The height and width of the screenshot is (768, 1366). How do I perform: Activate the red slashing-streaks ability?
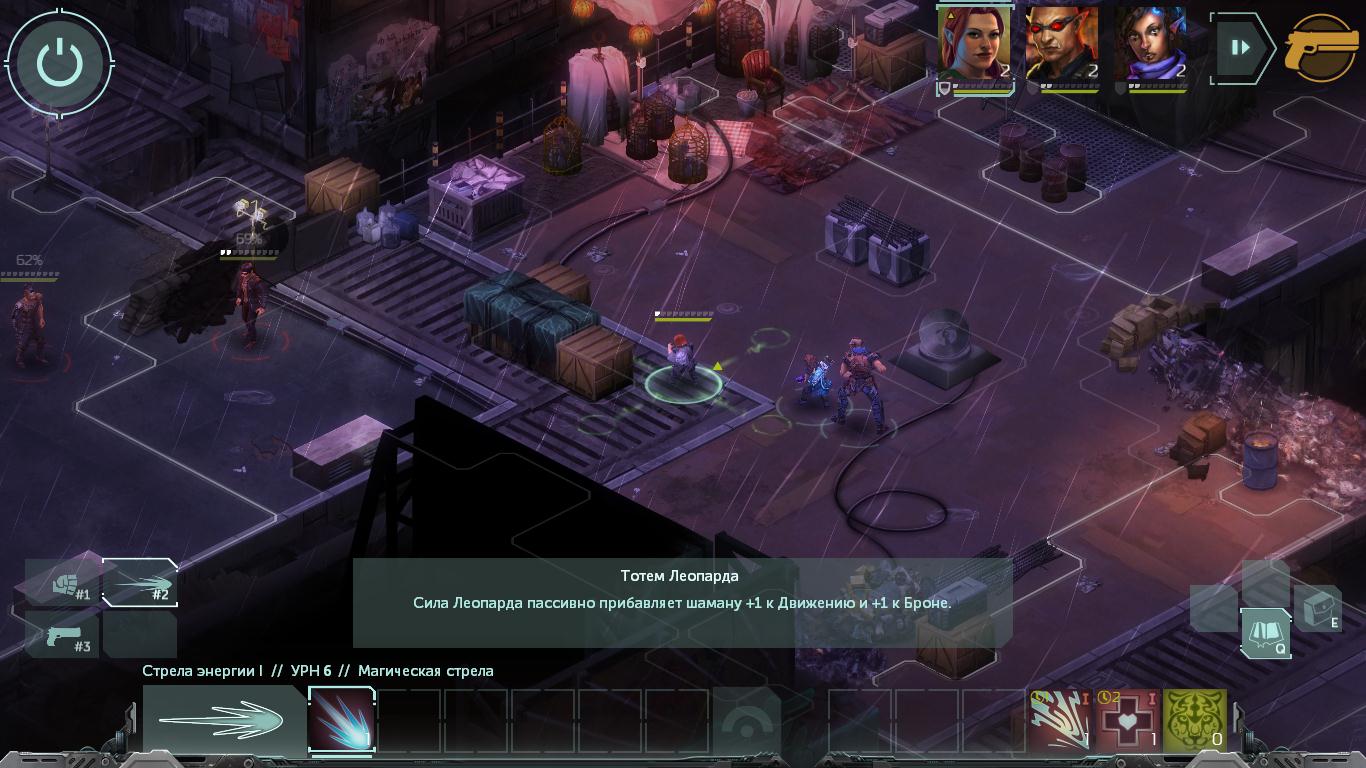[1060, 718]
